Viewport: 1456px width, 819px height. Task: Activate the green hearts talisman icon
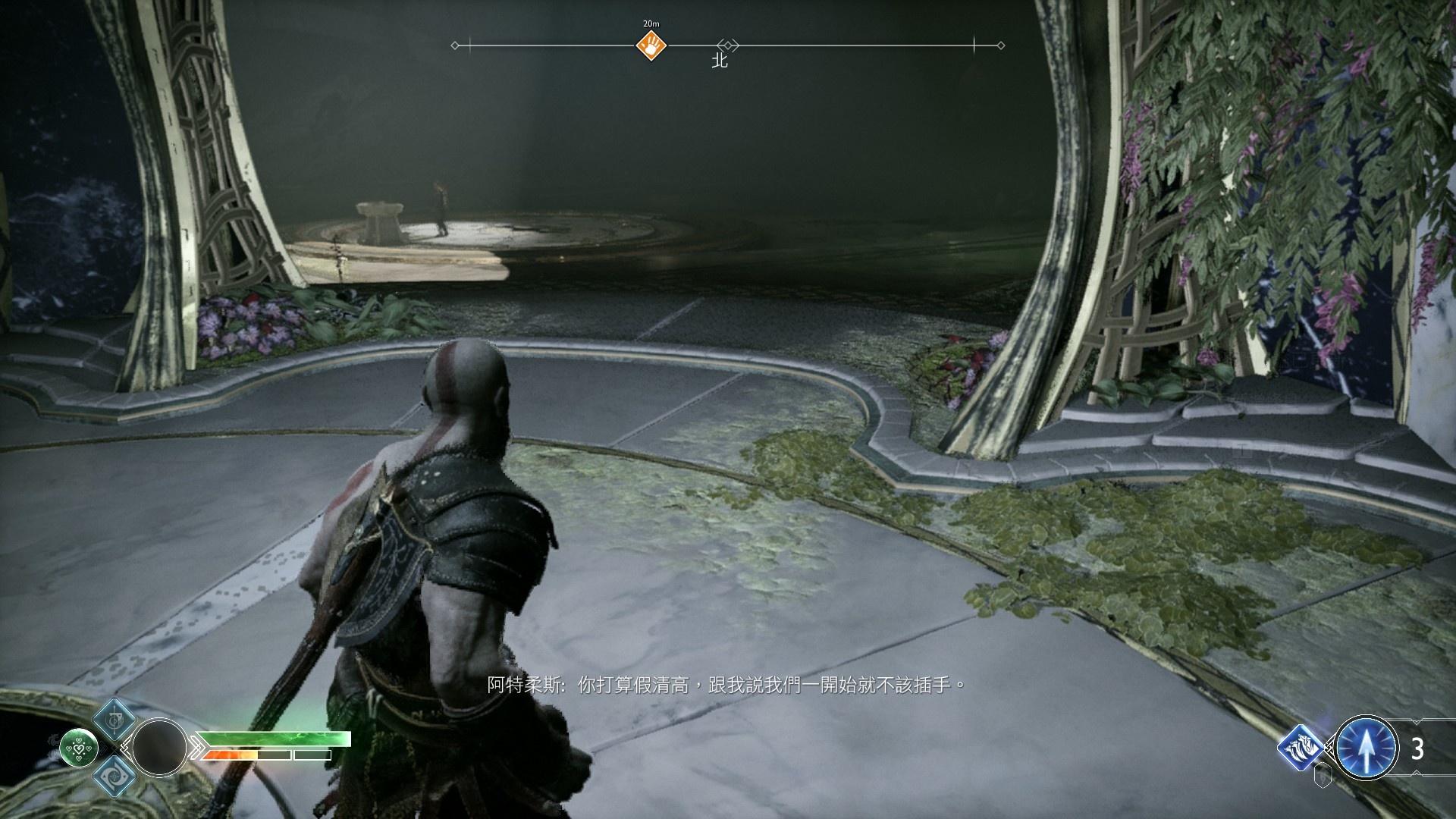point(79,747)
